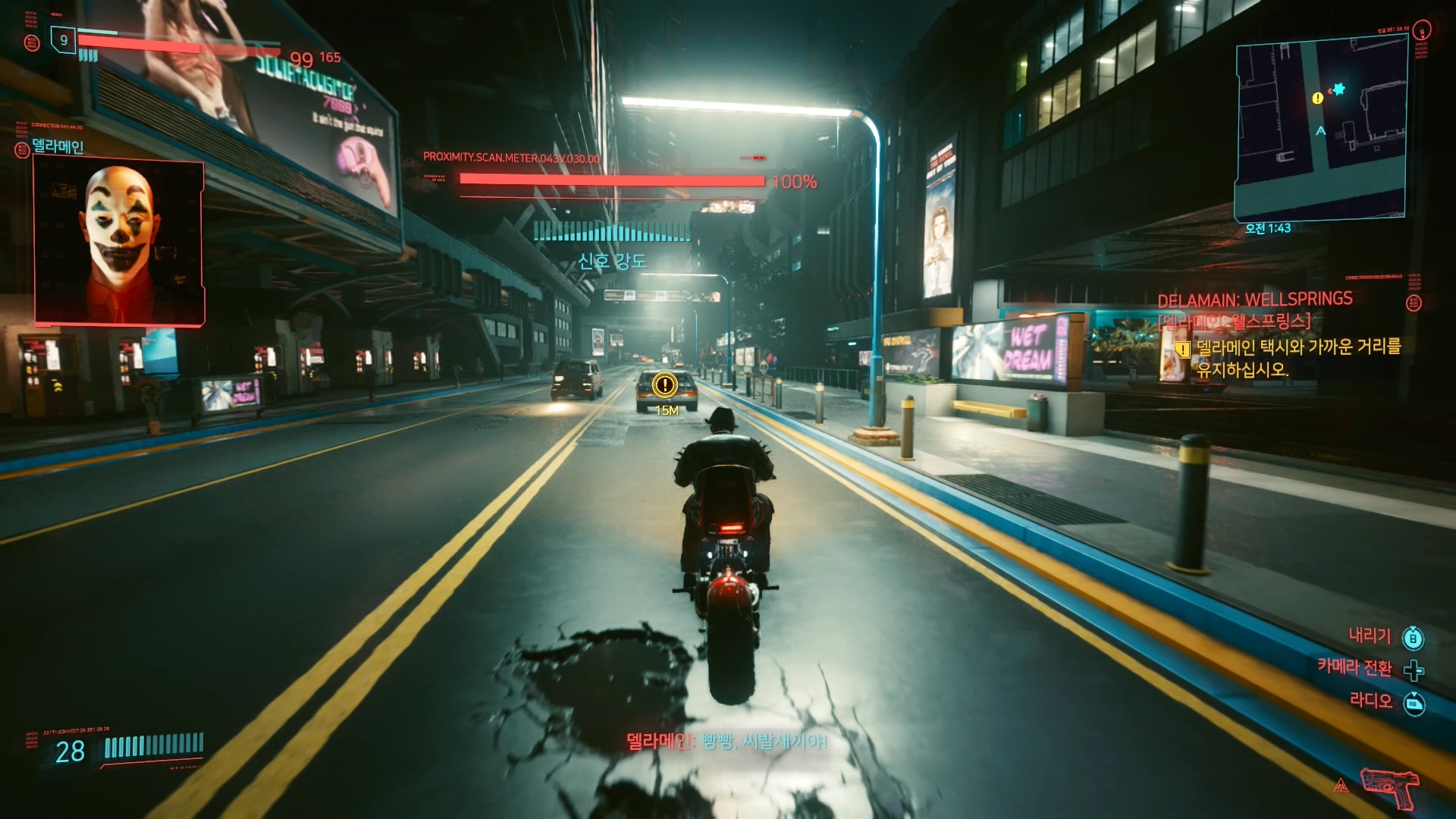Click the exclamation objective icon on the minimap

click(x=1319, y=97)
